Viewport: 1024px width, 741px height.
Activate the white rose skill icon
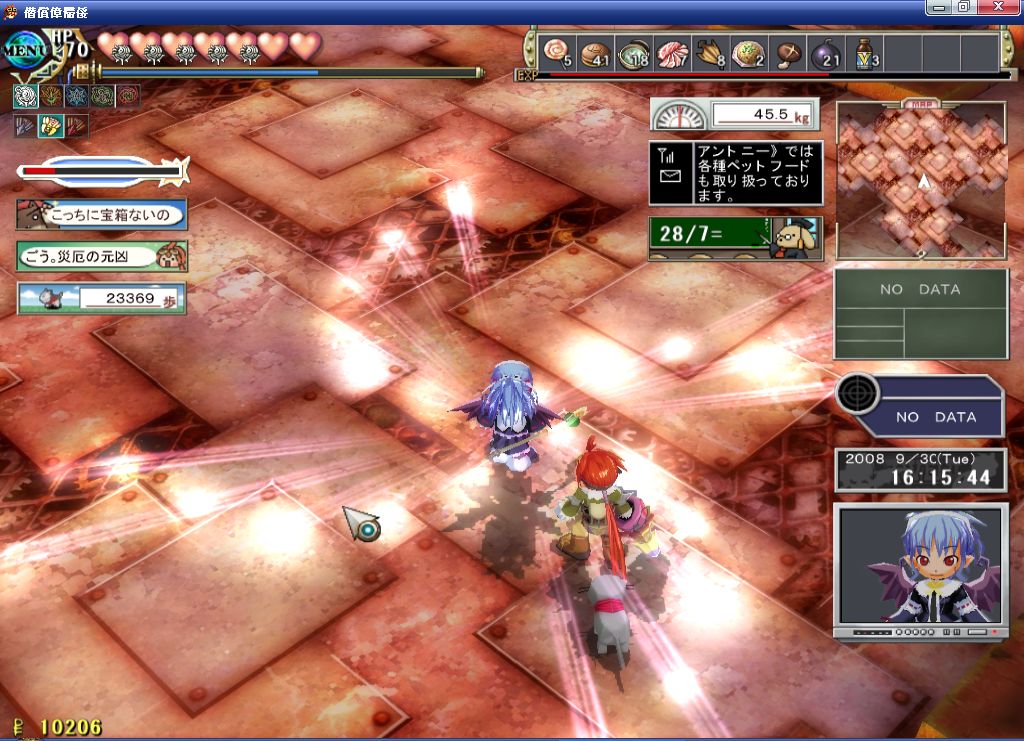pos(24,96)
